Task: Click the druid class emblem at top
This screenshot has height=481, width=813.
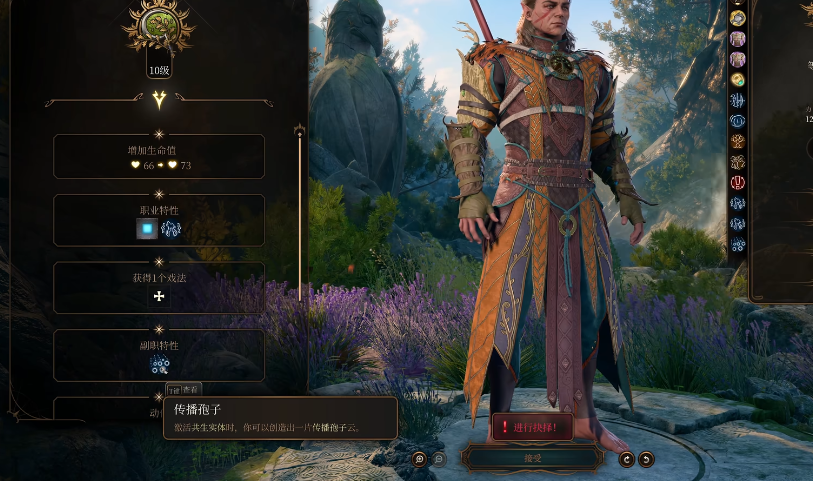Action: click(x=158, y=26)
